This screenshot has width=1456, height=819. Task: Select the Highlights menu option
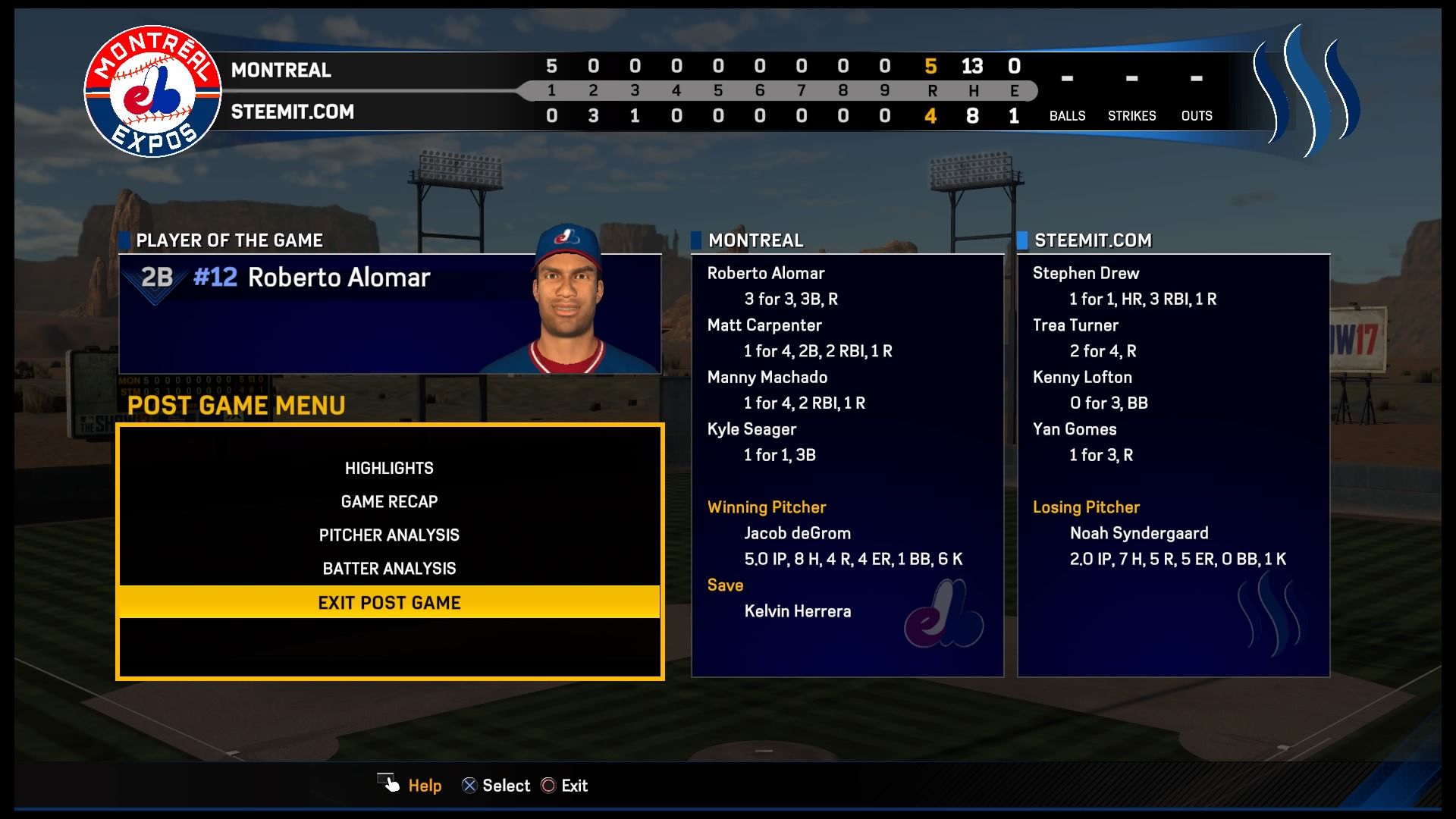point(389,468)
